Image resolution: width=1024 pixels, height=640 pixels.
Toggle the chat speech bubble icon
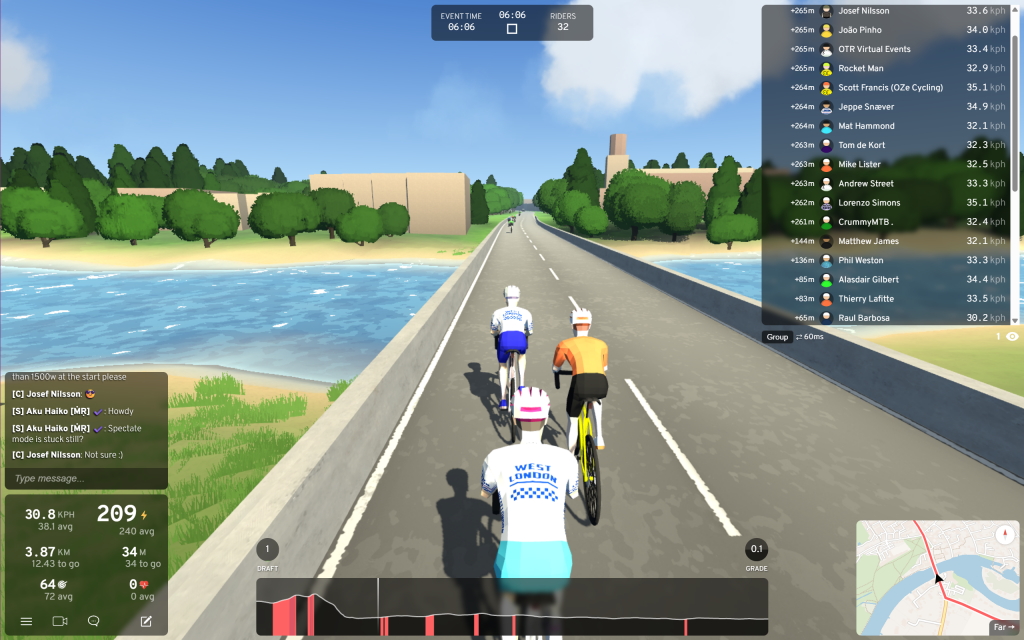click(94, 621)
